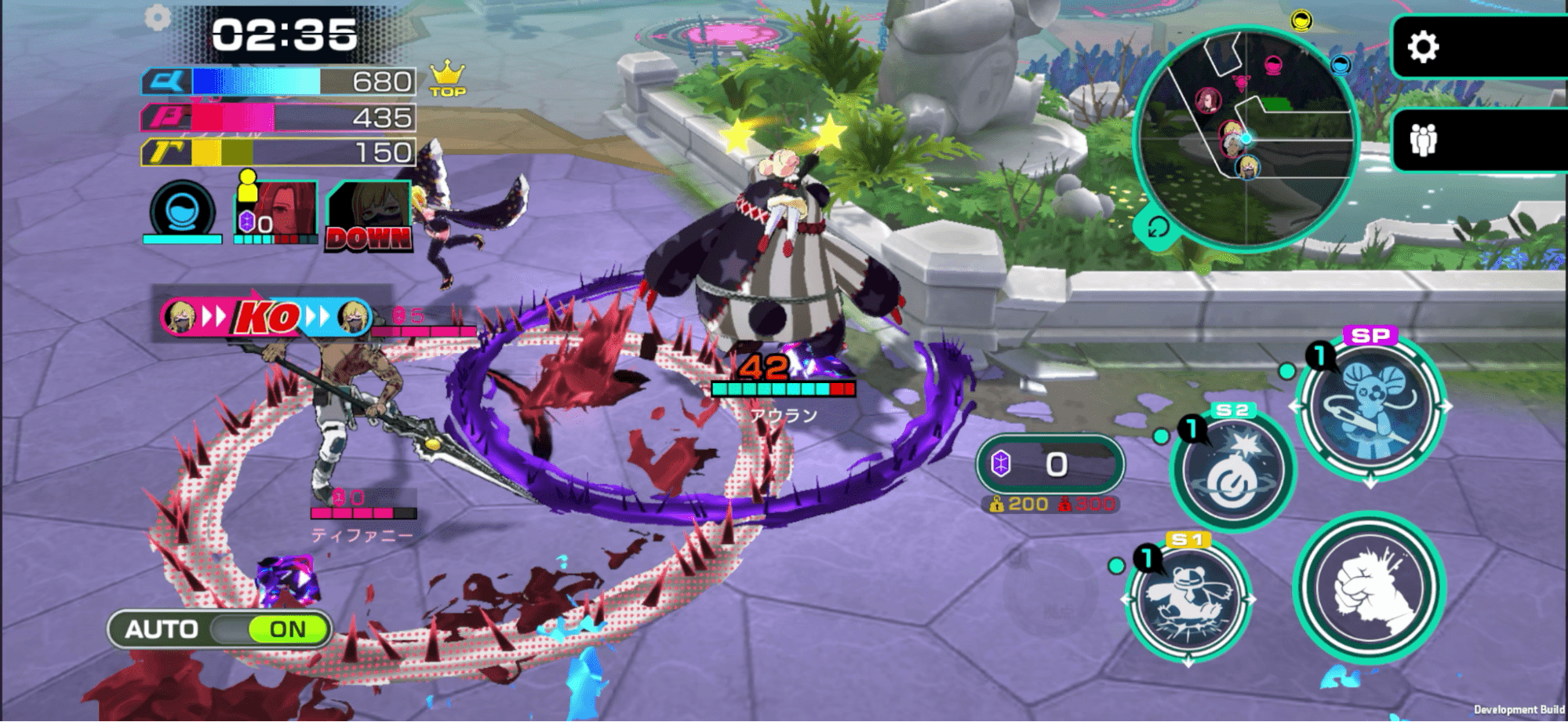The height and width of the screenshot is (722, 1568).
Task: Select the red-haired teammate portrait
Action: (275, 210)
